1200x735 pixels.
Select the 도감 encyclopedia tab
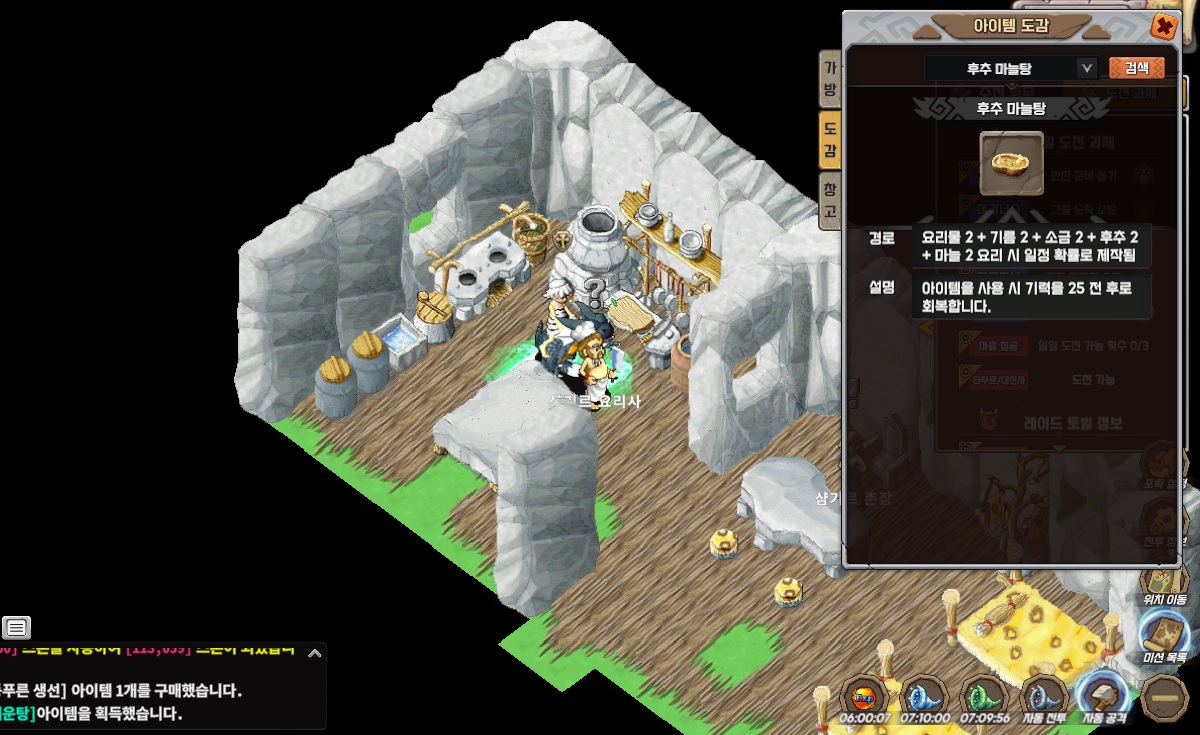[x=830, y=140]
